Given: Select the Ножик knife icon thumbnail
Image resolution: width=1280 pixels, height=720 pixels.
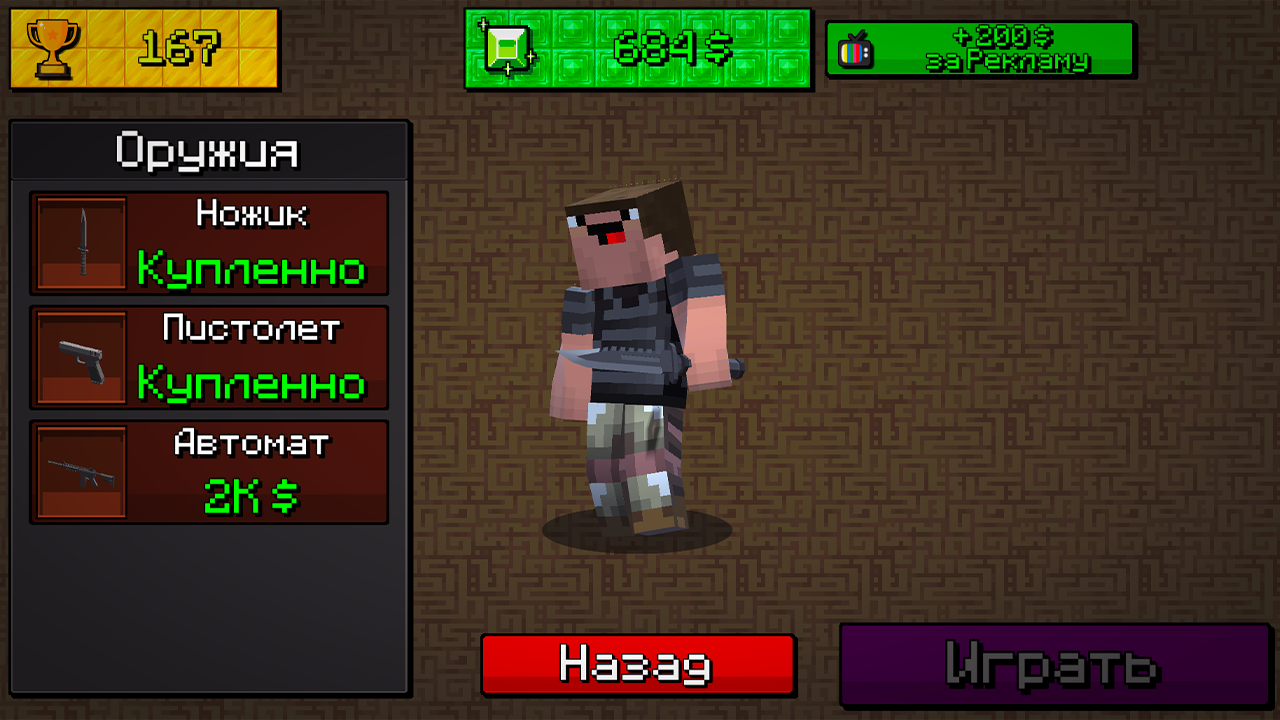Looking at the screenshot, I should [80, 243].
